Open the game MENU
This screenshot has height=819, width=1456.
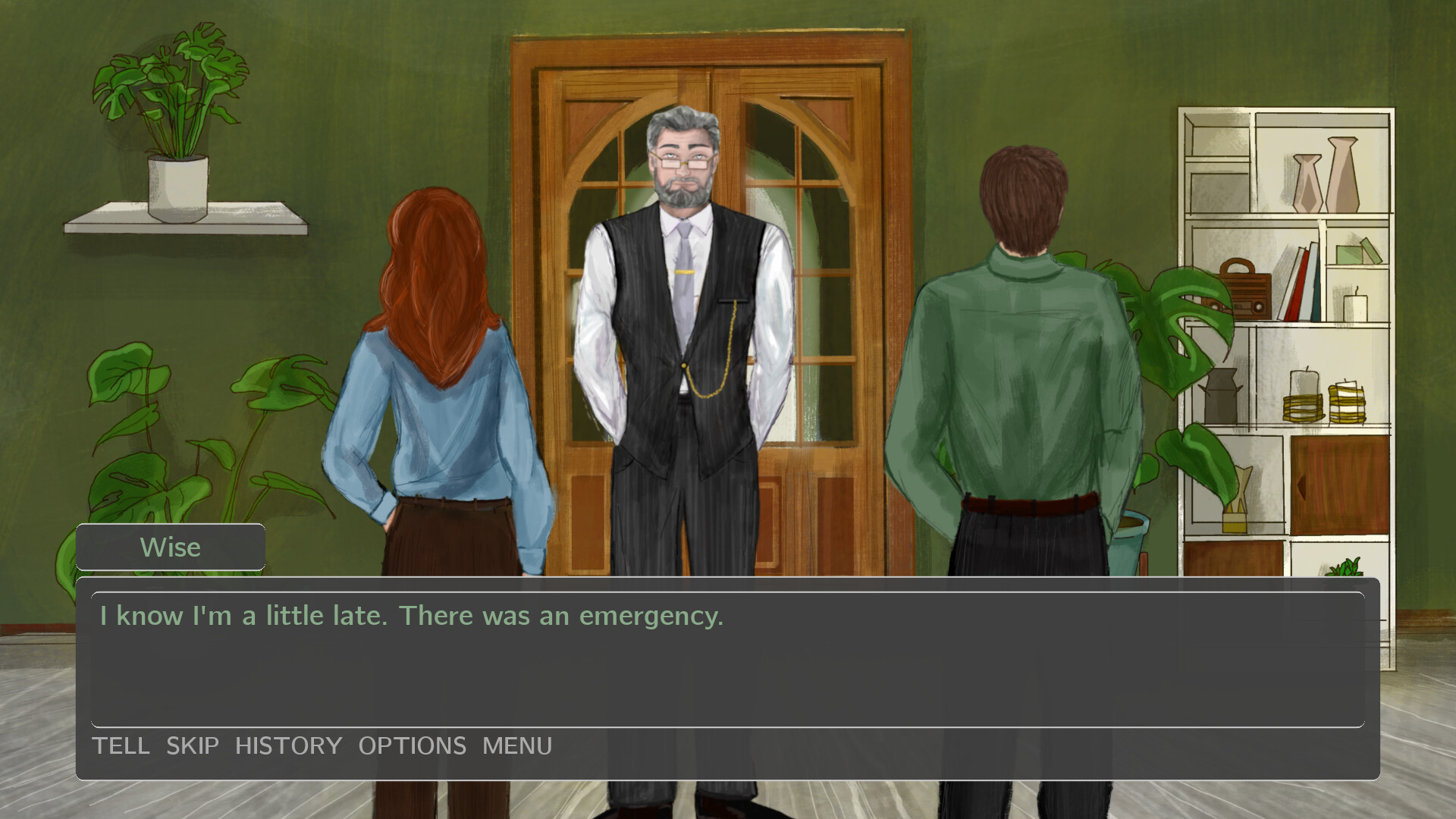point(516,745)
